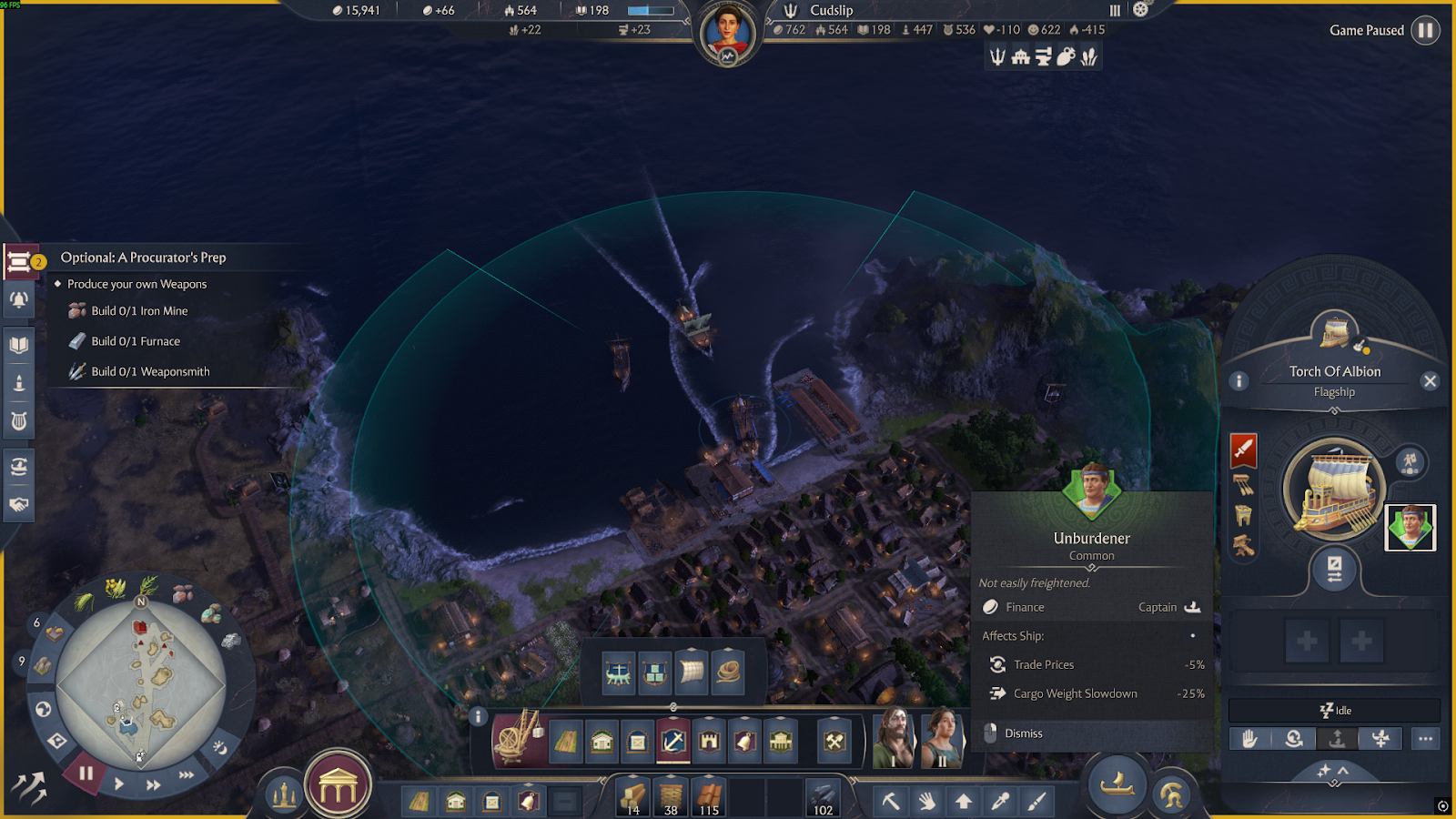Image resolution: width=1456 pixels, height=819 pixels.
Task: Open the settings gear at top
Action: coord(1140,10)
